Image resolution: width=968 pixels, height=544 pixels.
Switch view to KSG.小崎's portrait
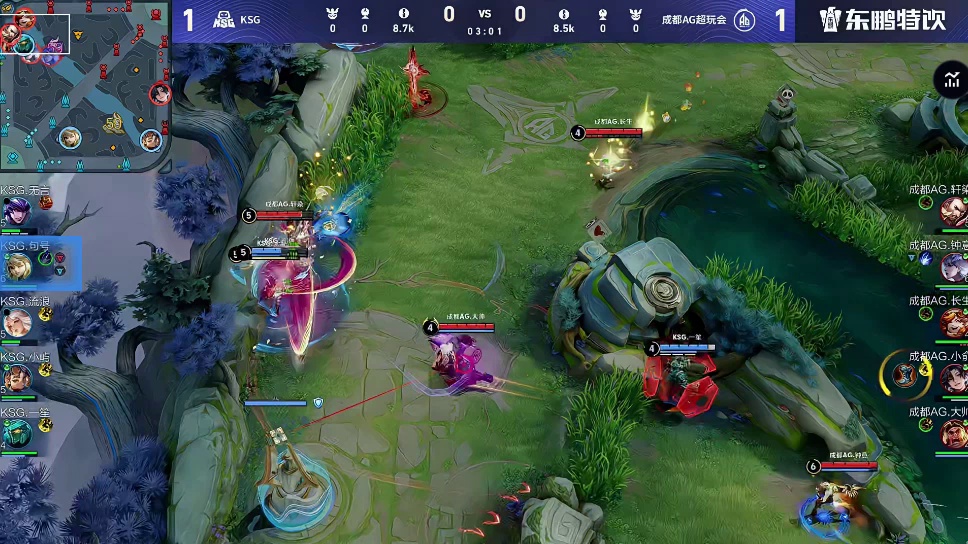[18, 378]
